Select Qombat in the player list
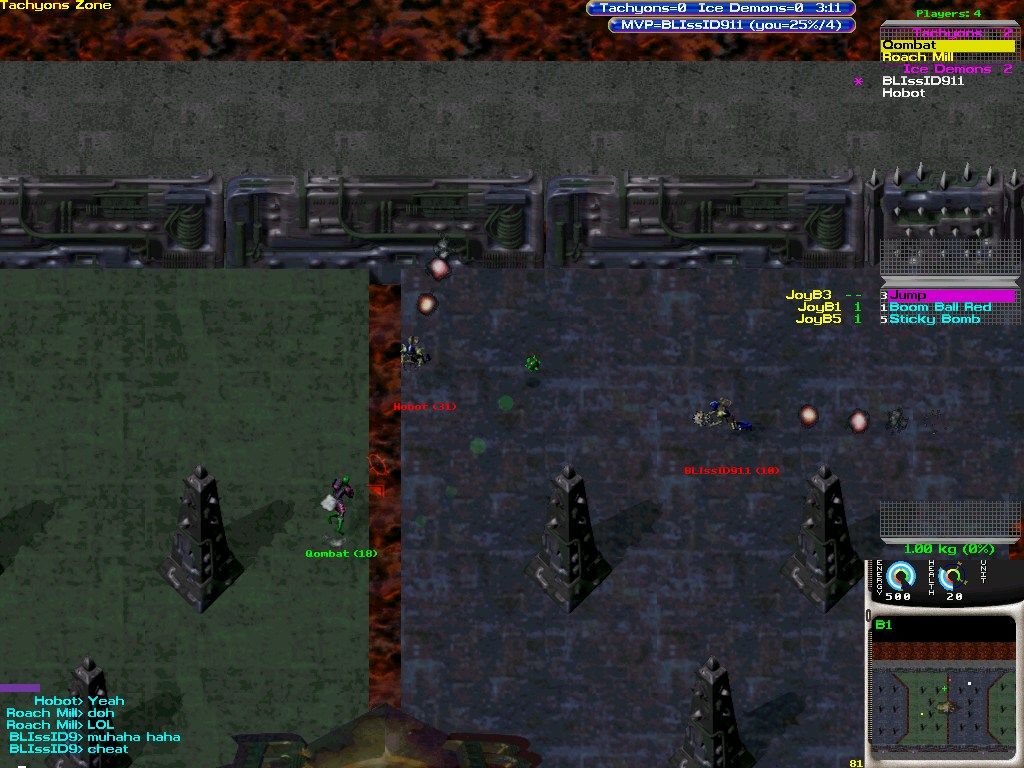 tap(909, 45)
